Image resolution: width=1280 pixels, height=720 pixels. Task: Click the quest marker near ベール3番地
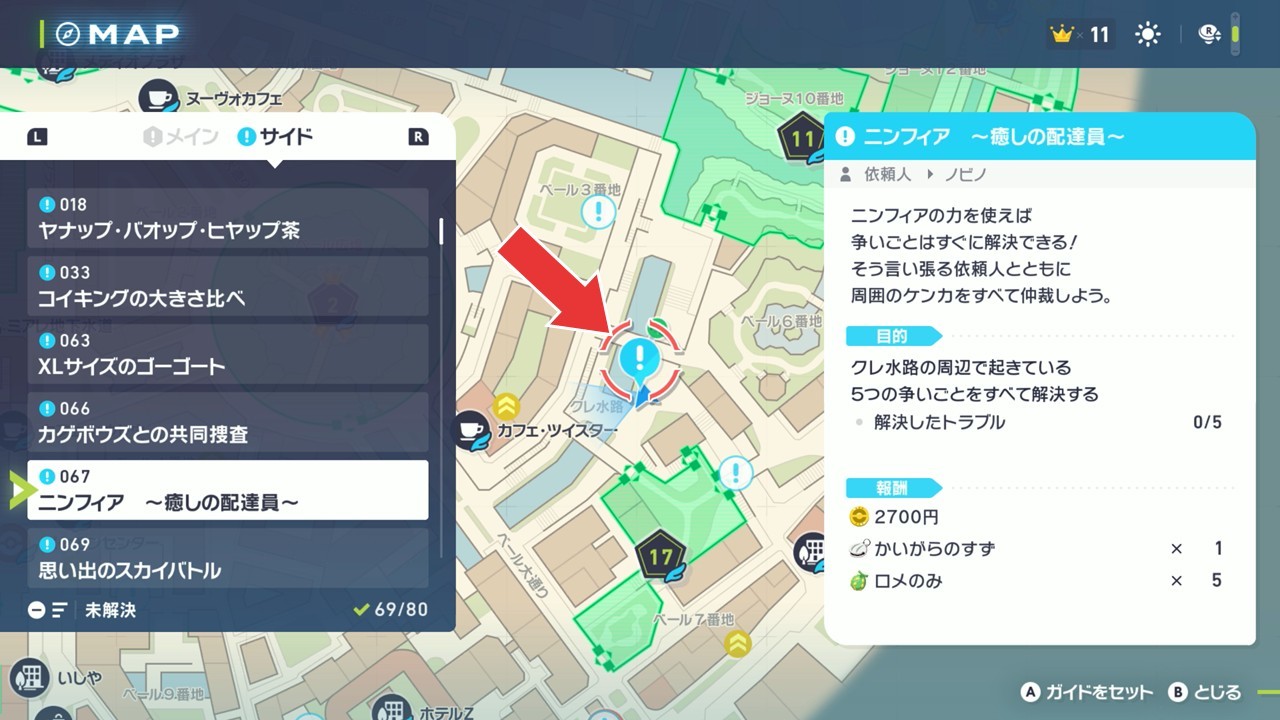(x=598, y=211)
